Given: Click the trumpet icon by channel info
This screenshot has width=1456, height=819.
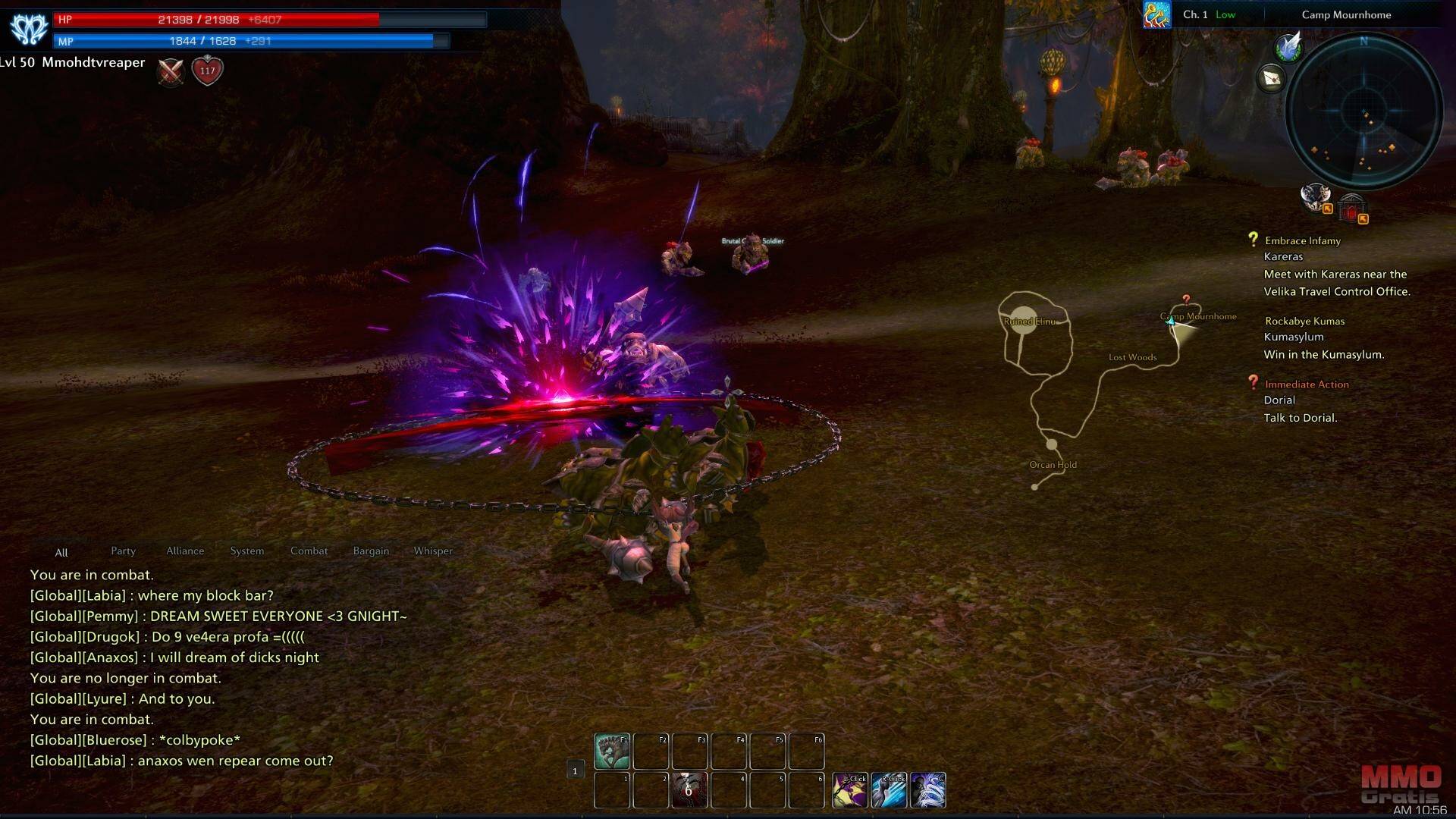Looking at the screenshot, I should coord(1156,15).
